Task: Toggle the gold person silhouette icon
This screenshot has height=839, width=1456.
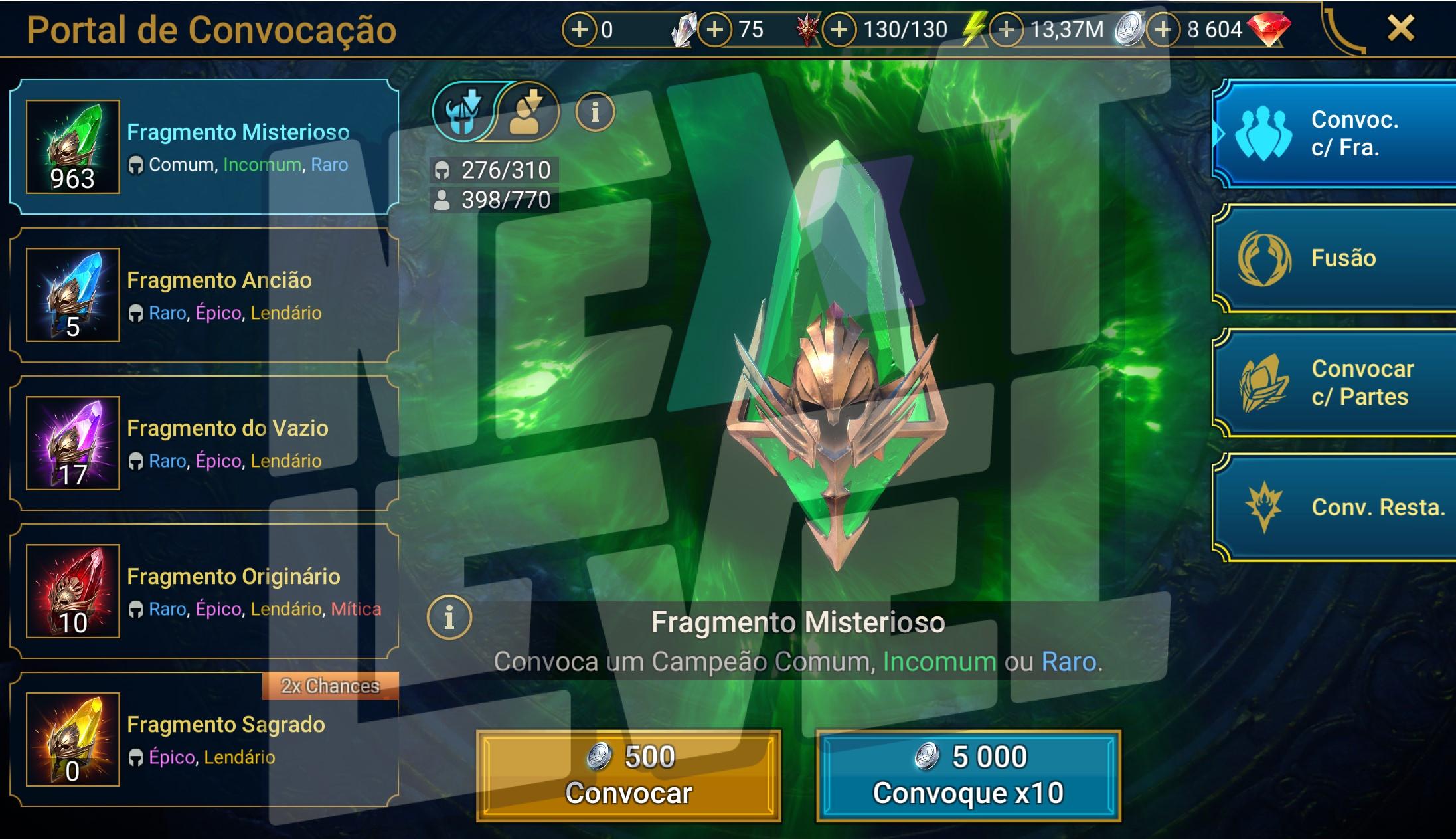Action: (526, 112)
